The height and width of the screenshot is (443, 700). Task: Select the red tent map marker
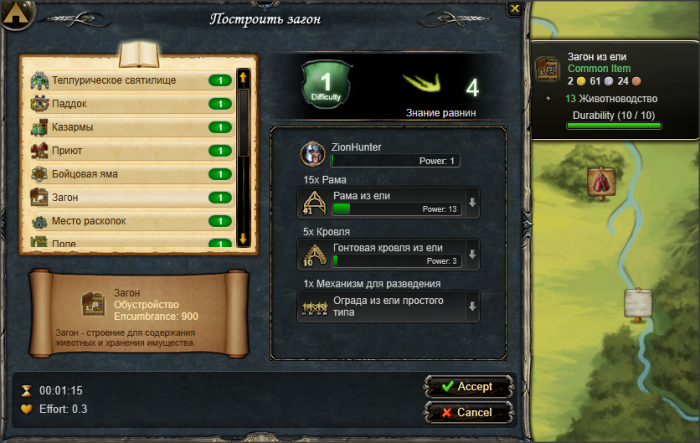pos(600,181)
